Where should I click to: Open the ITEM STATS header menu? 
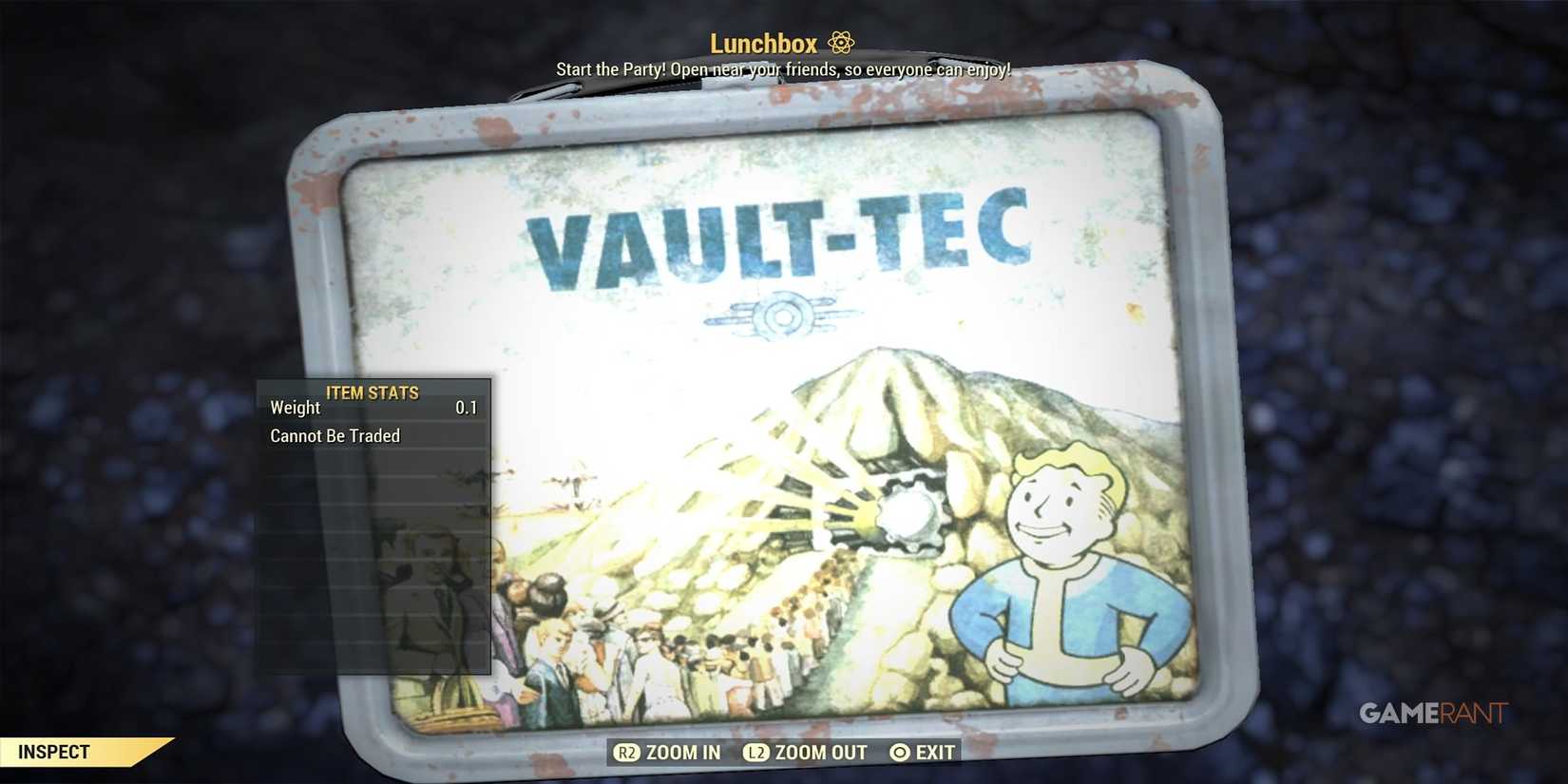point(372,392)
